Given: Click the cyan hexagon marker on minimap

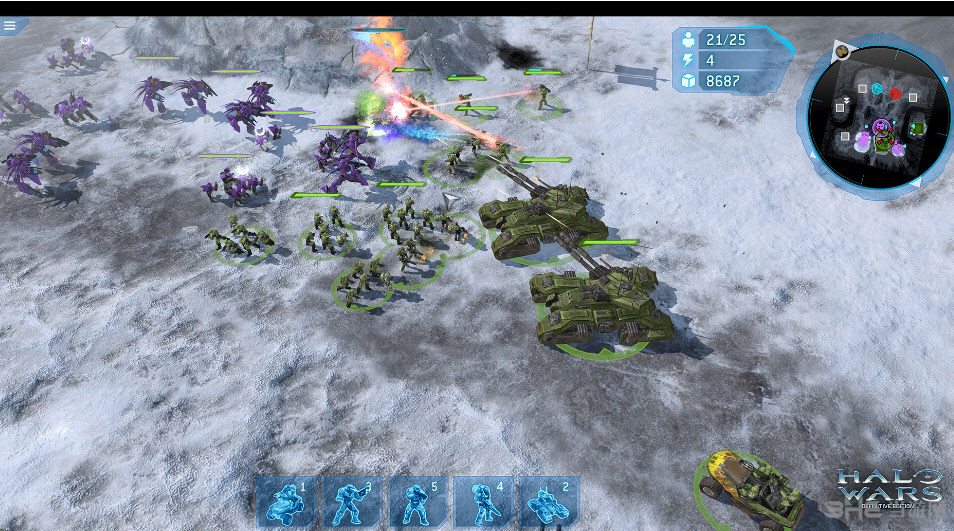Looking at the screenshot, I should click(877, 89).
